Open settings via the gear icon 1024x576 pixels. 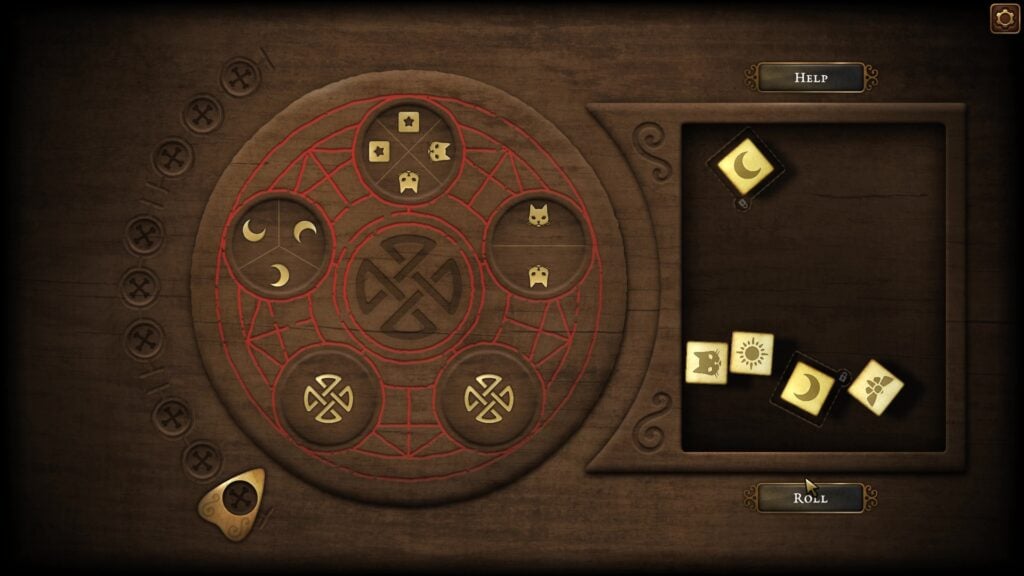pos(1004,19)
